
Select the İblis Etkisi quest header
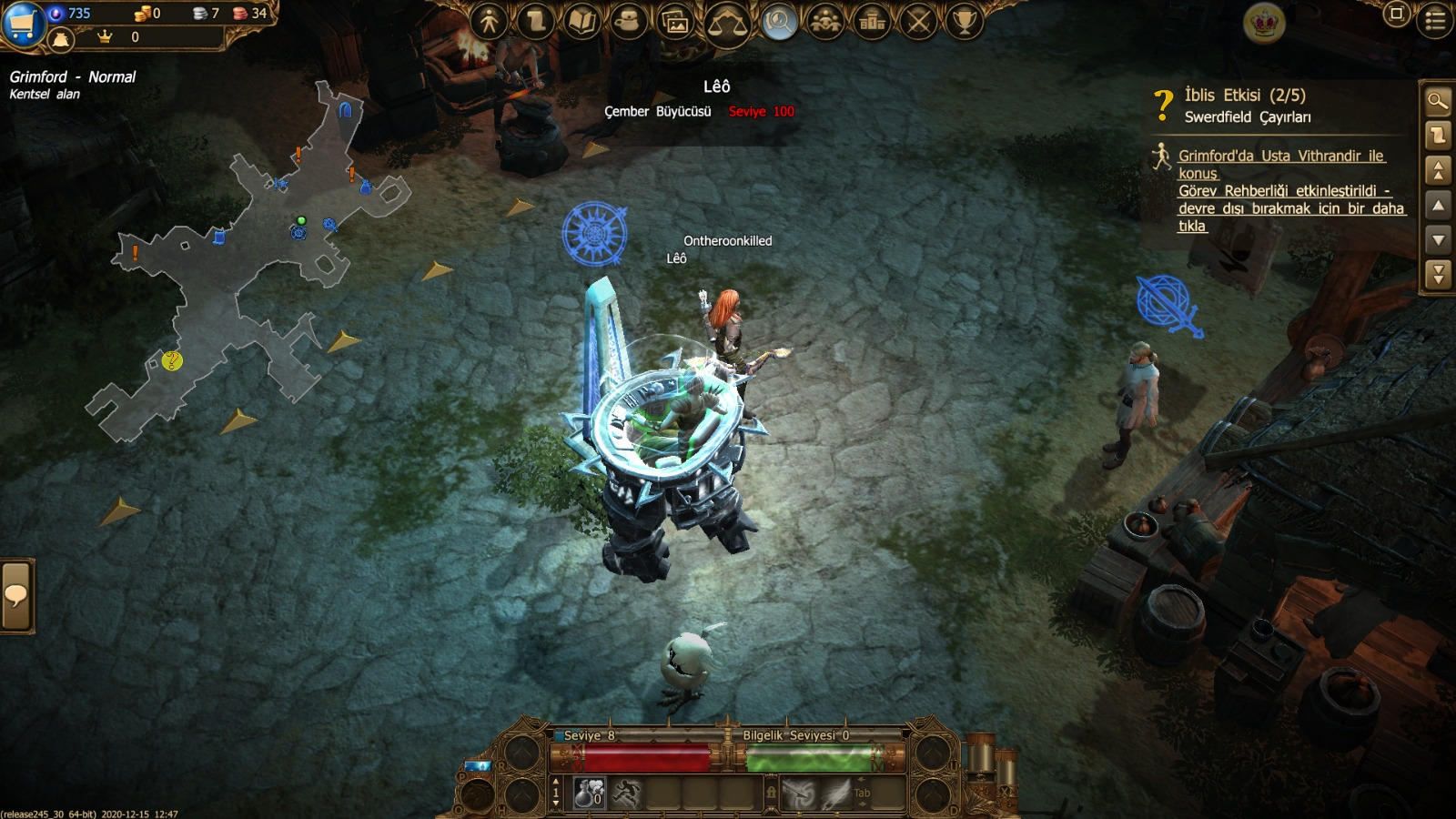click(x=1245, y=96)
